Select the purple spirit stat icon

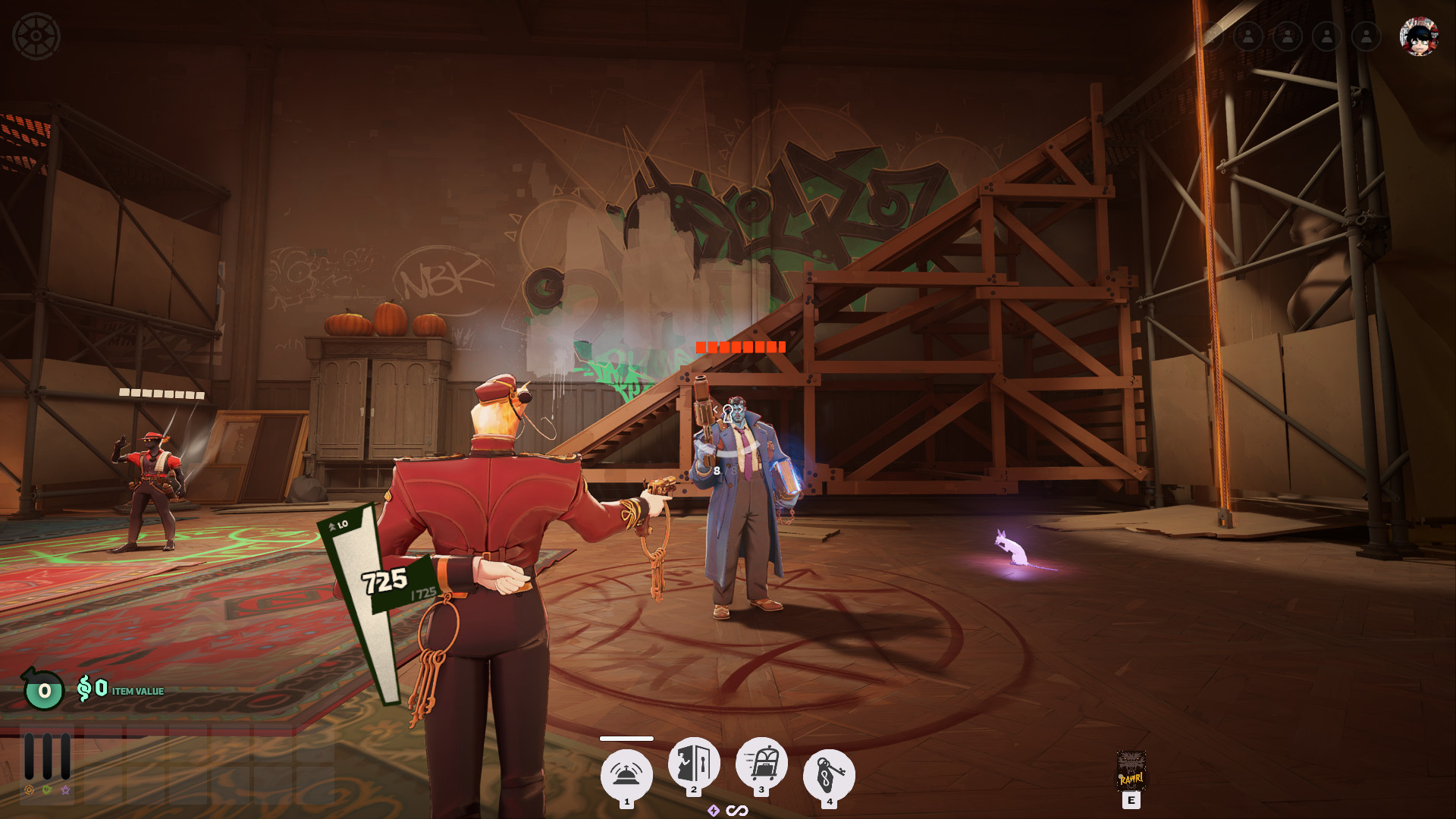pos(65,790)
